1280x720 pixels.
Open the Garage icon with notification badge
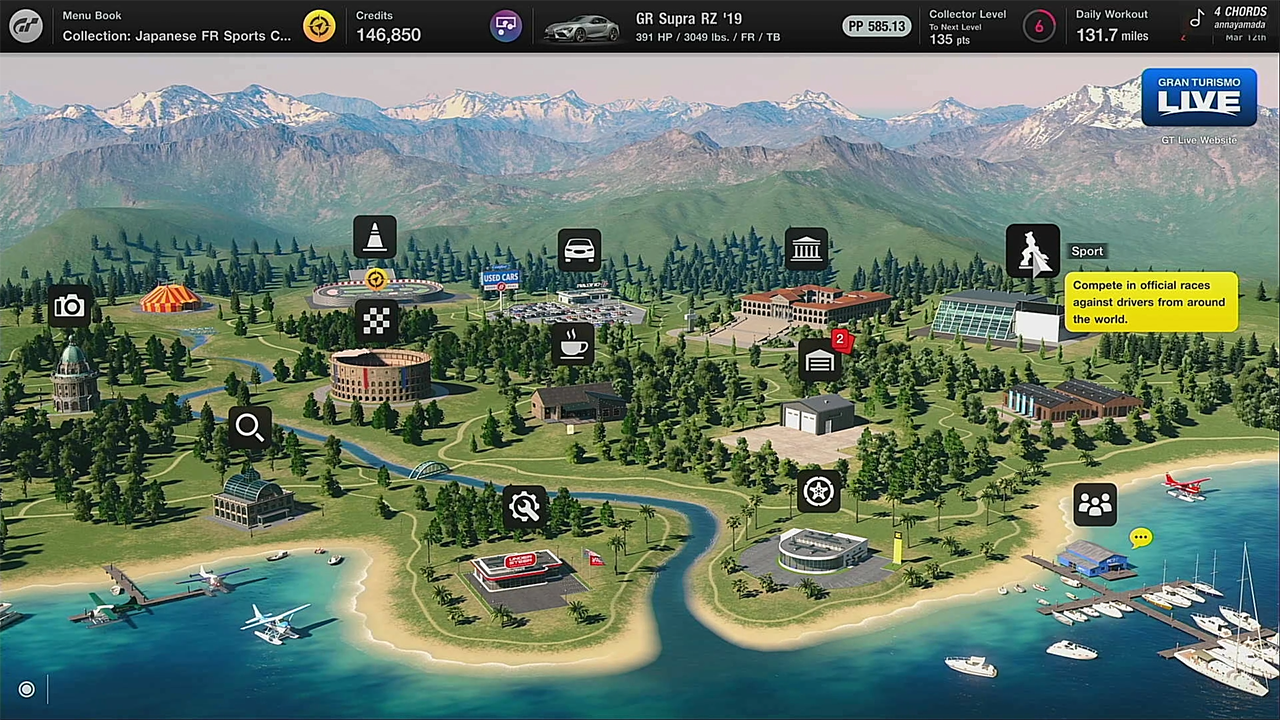(820, 361)
